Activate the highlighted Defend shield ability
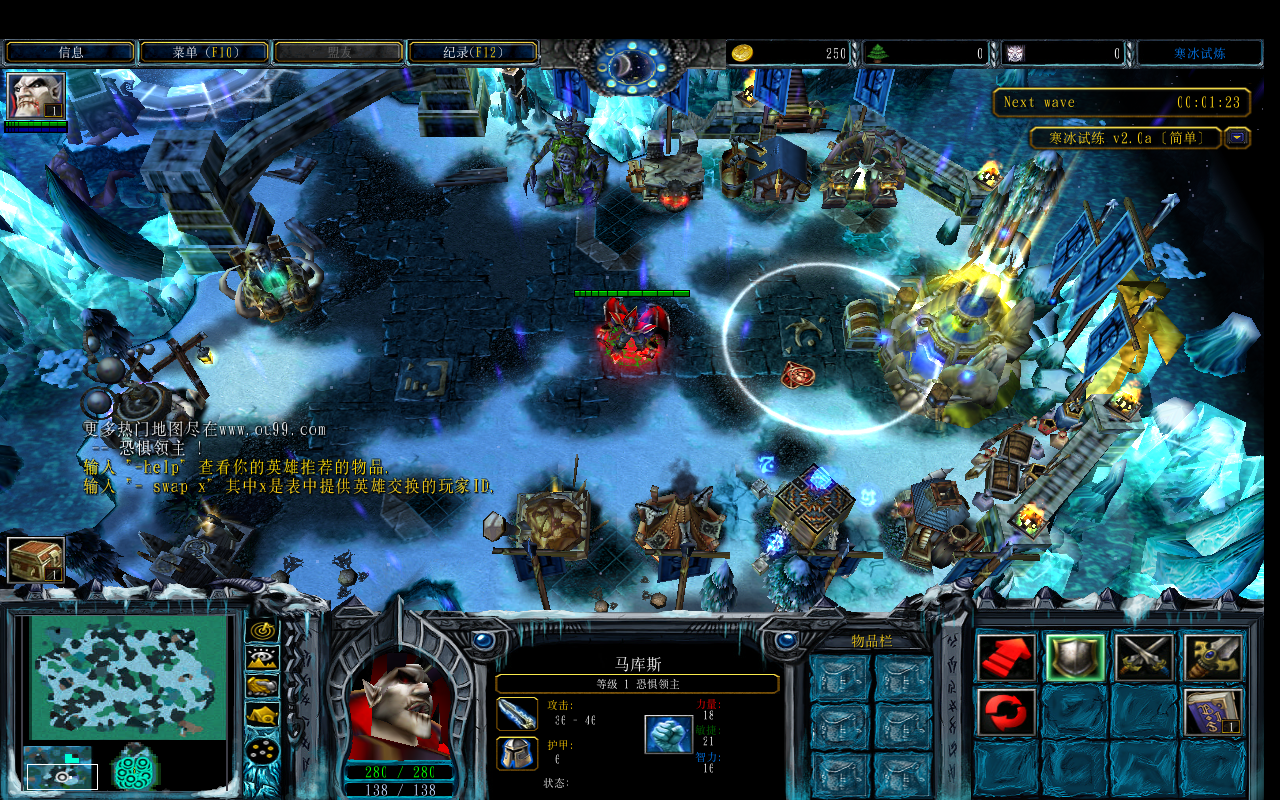 [x=1074, y=657]
